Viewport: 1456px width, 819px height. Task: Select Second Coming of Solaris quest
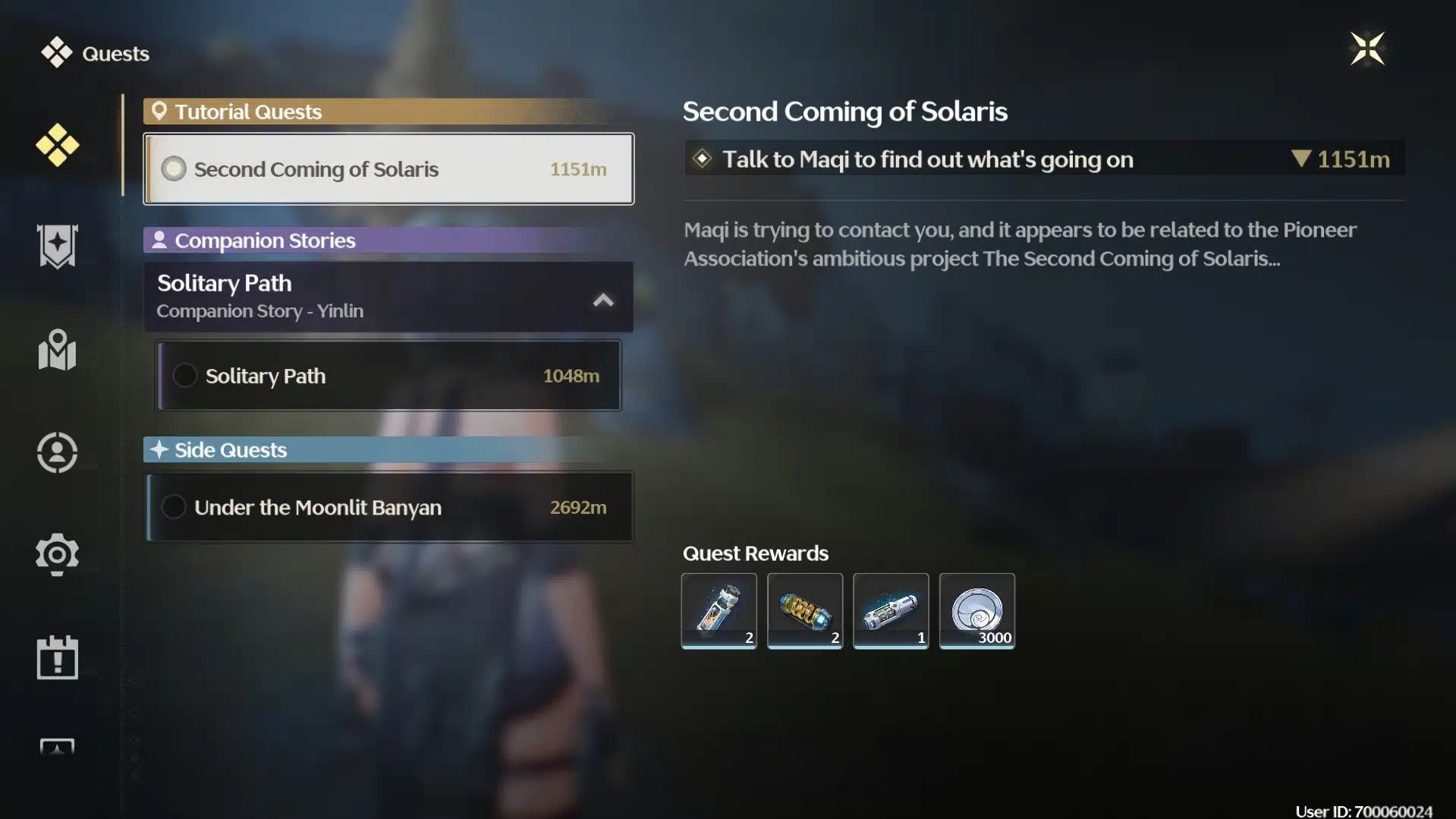pyautogui.click(x=388, y=169)
